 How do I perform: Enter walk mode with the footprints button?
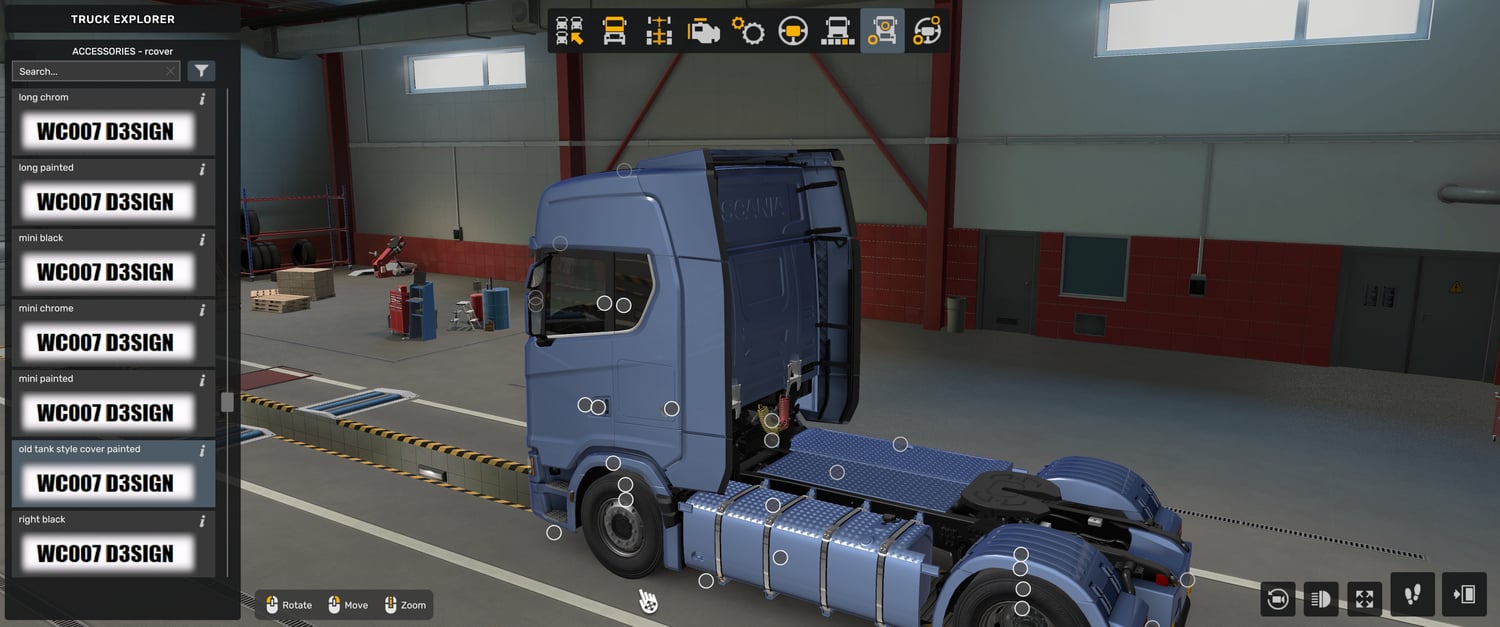point(1412,595)
